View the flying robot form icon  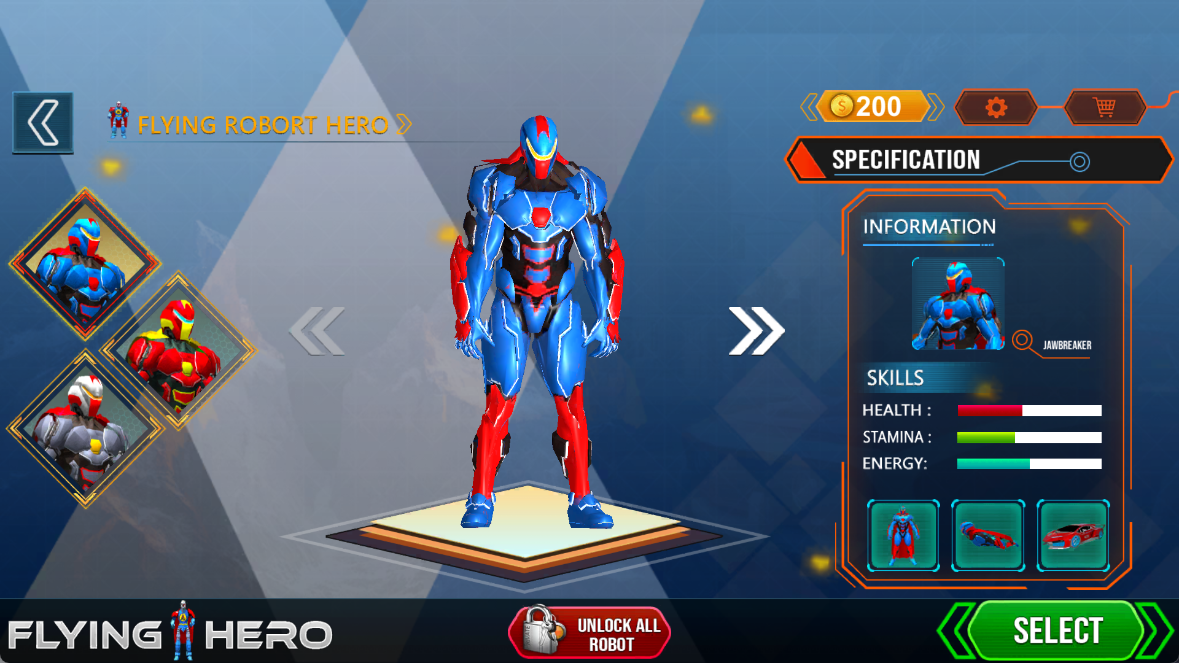click(x=988, y=535)
